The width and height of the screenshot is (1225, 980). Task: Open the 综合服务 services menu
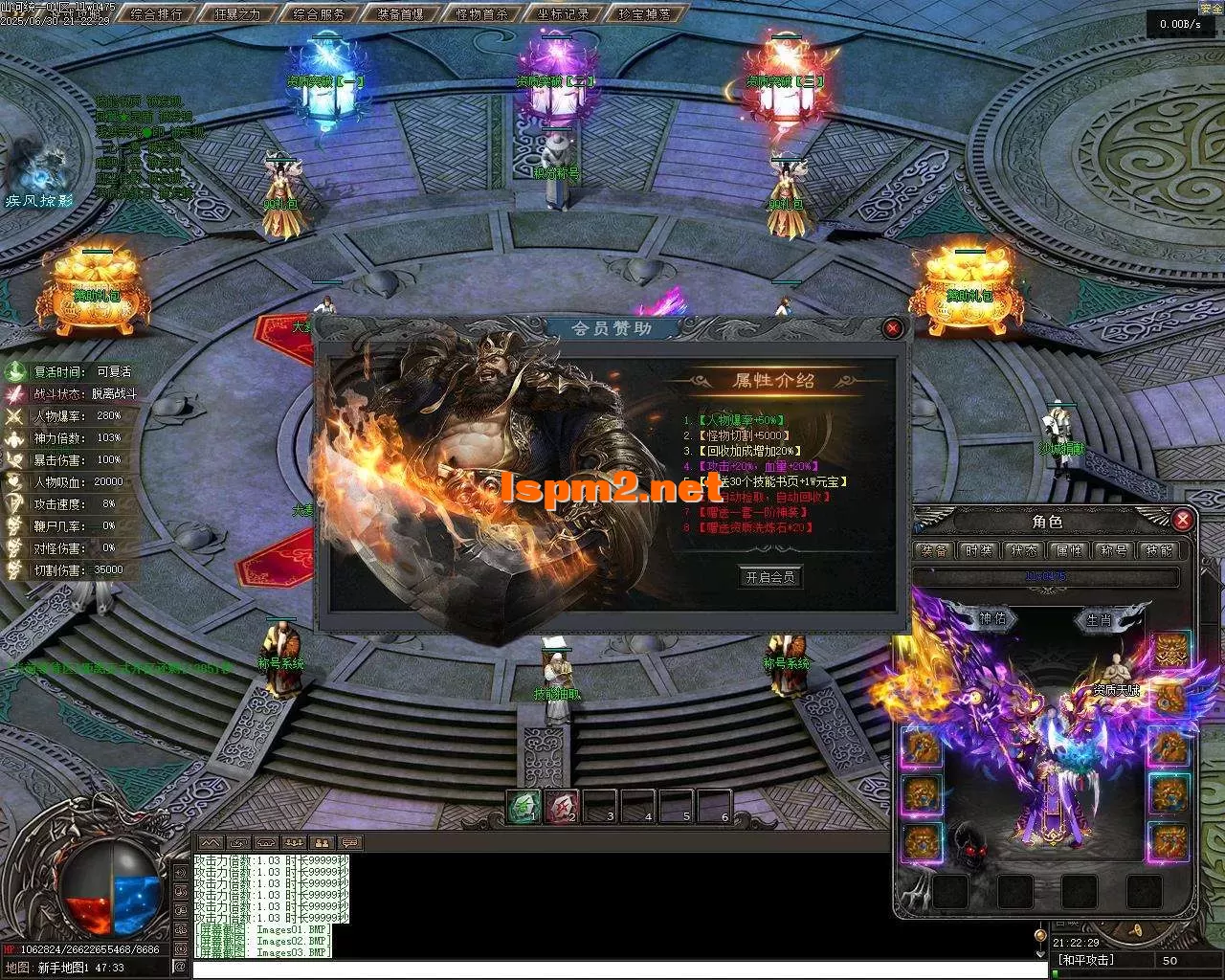point(319,14)
